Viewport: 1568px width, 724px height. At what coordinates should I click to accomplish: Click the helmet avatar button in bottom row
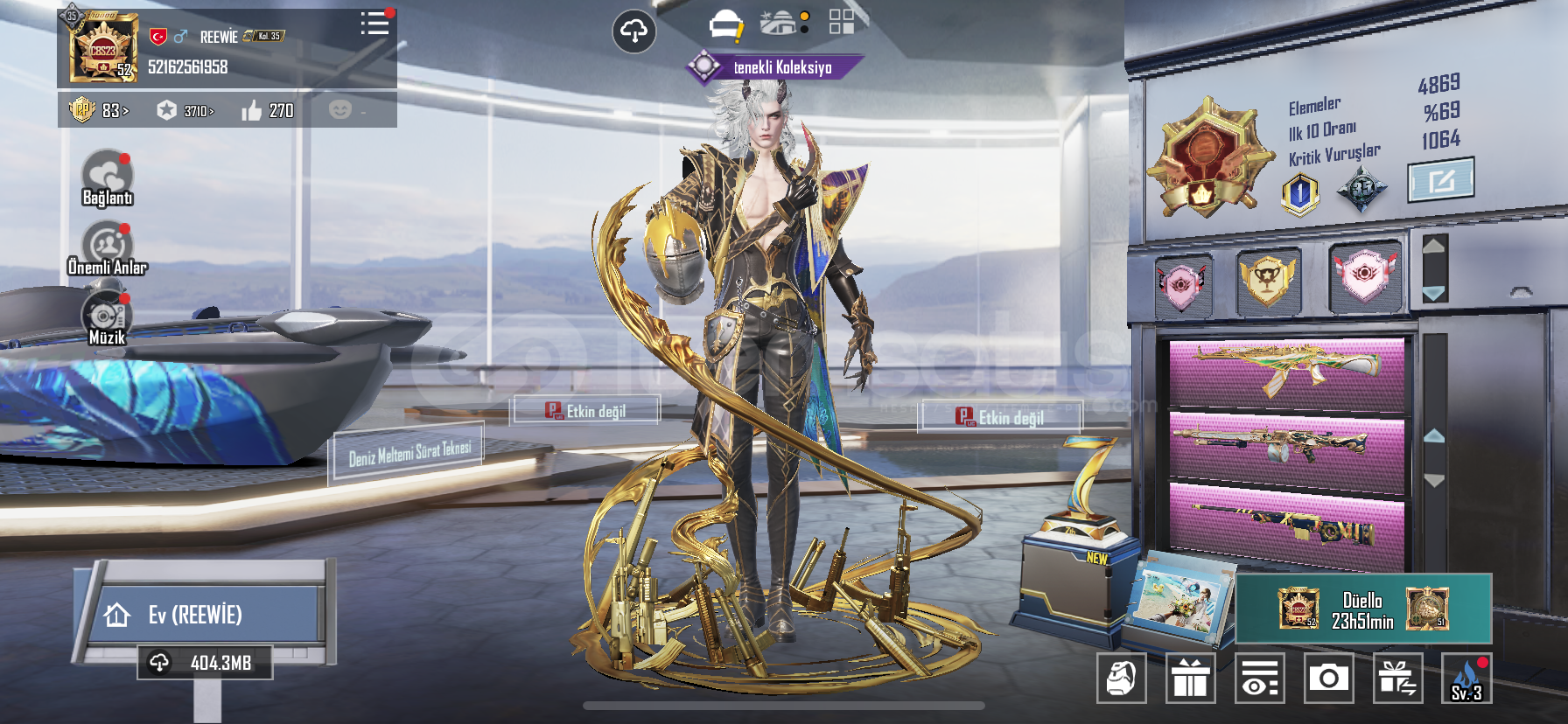tap(1122, 678)
